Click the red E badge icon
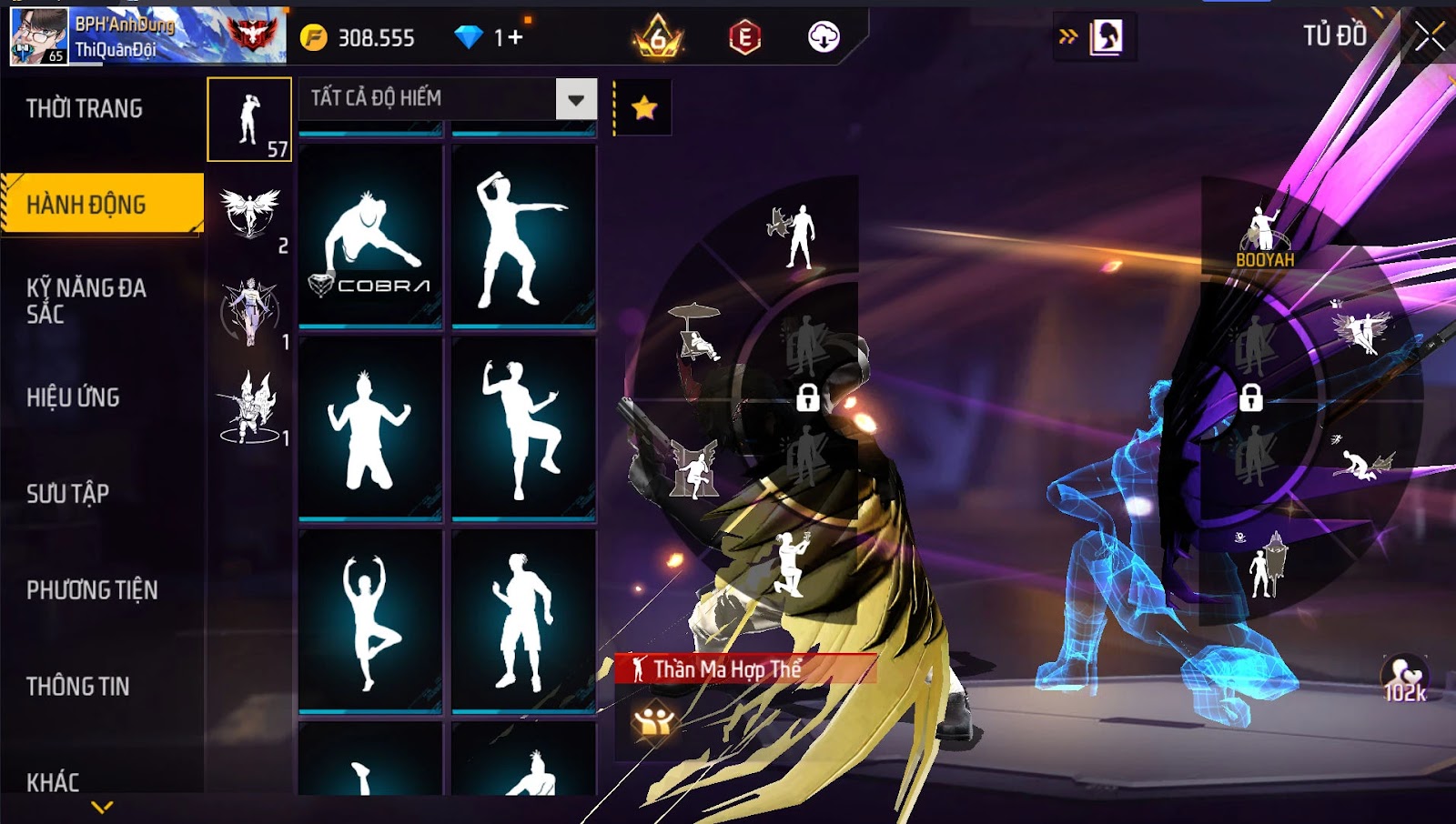Viewport: 1456px width, 824px height. point(744,37)
